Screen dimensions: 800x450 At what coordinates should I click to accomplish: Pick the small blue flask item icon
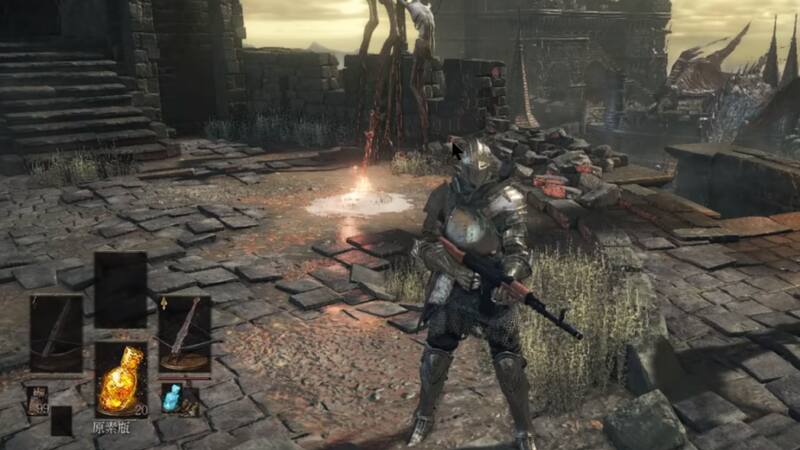172,399
